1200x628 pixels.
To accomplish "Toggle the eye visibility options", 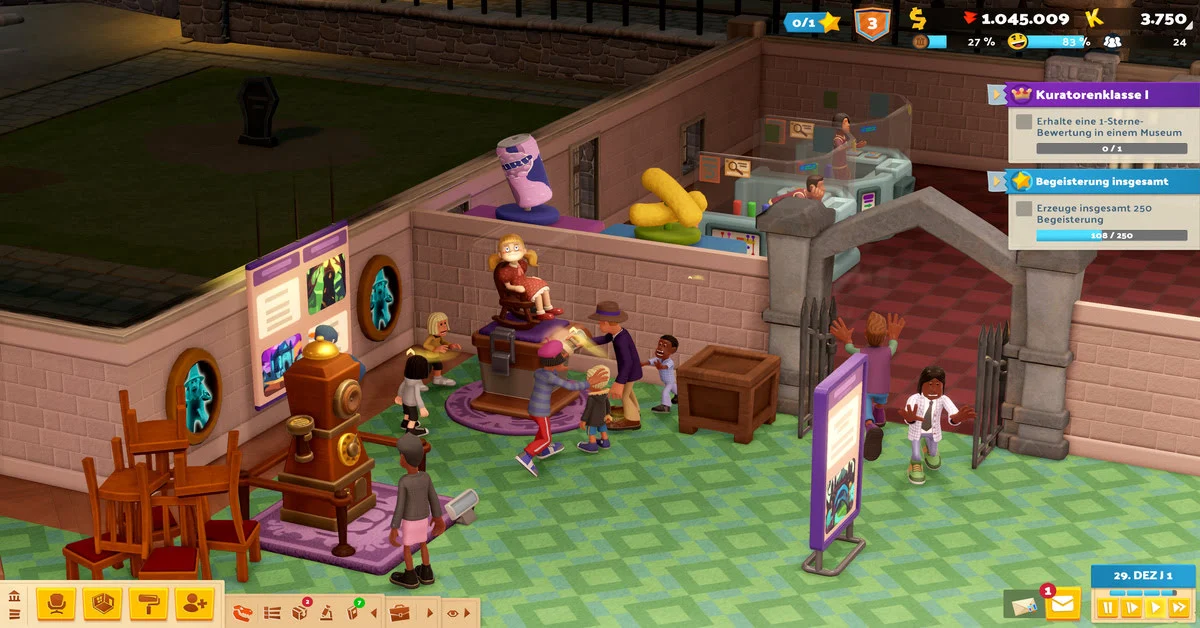I will [453, 612].
